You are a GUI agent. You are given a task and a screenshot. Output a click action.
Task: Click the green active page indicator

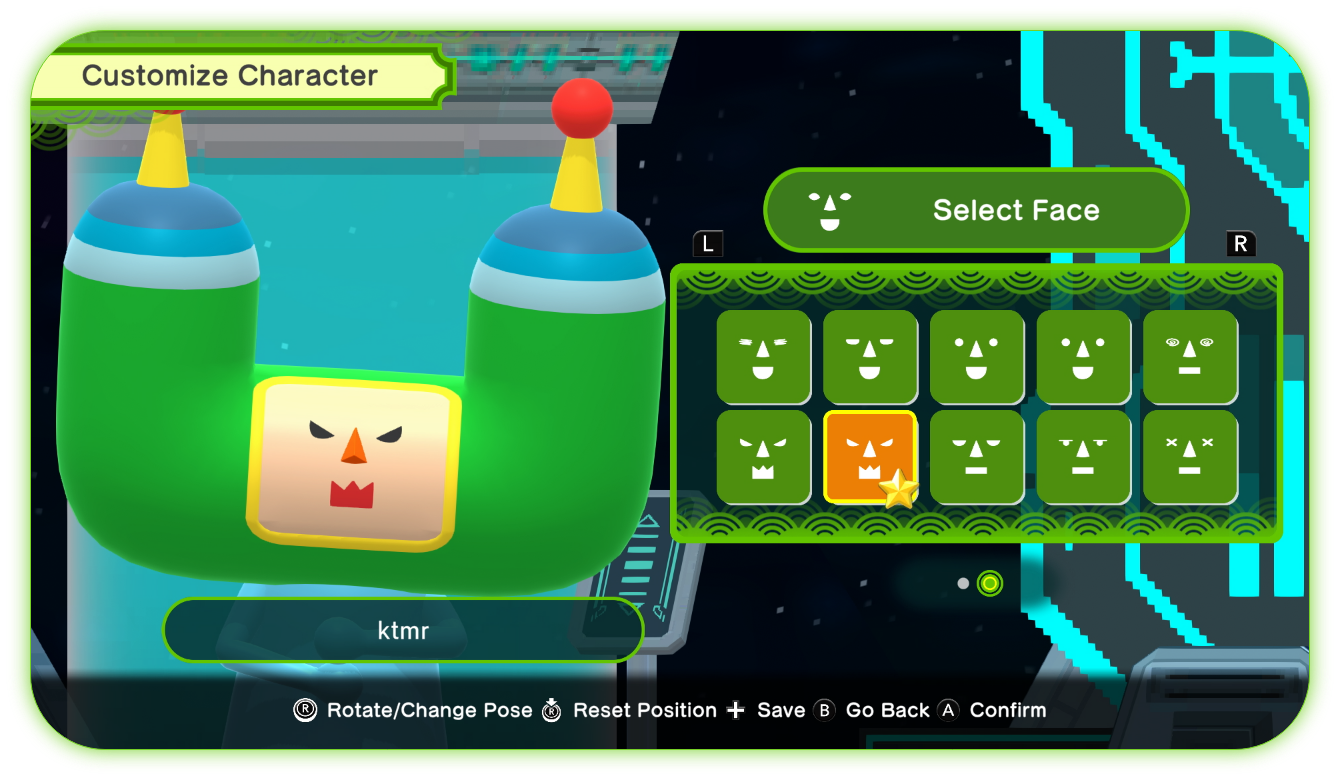pos(989,582)
